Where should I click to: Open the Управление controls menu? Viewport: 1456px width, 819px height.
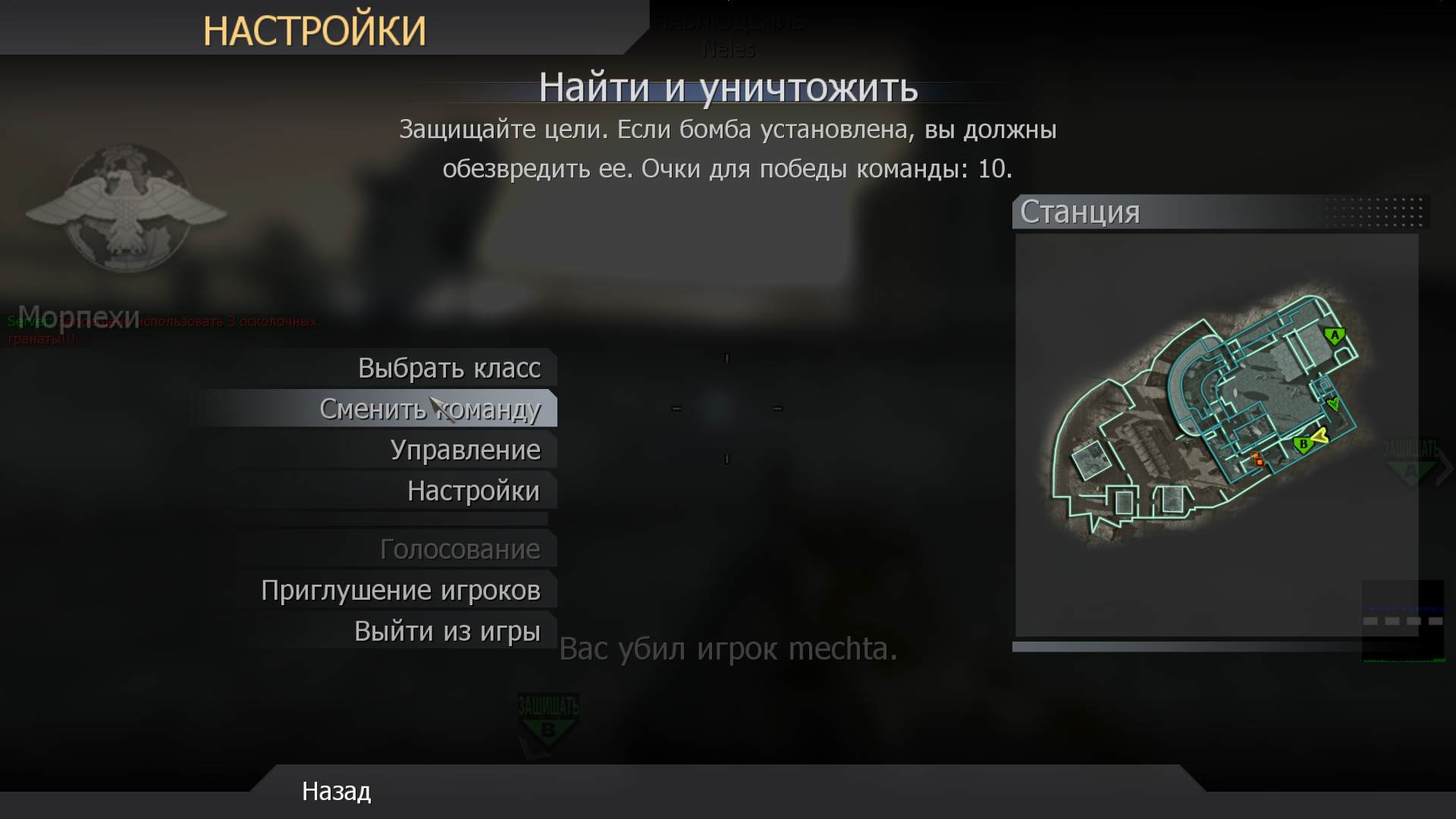click(466, 449)
